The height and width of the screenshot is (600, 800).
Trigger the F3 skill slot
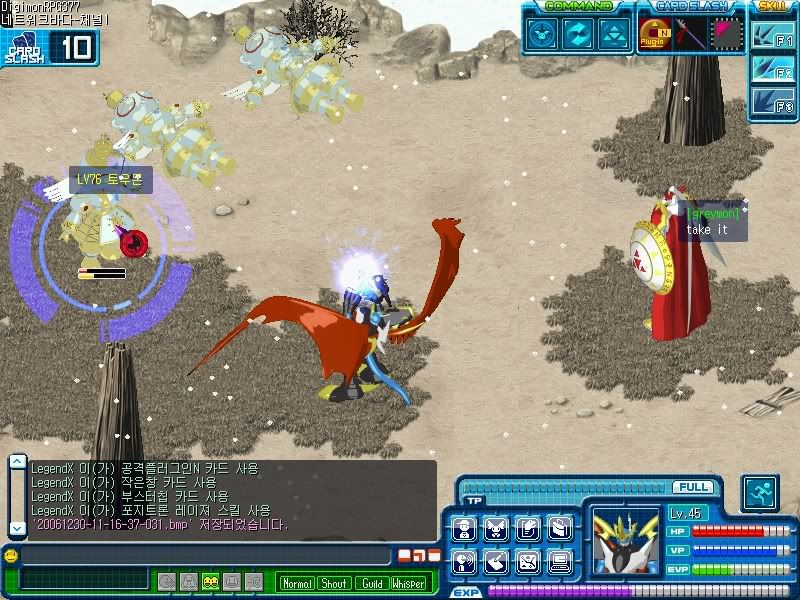click(x=773, y=103)
